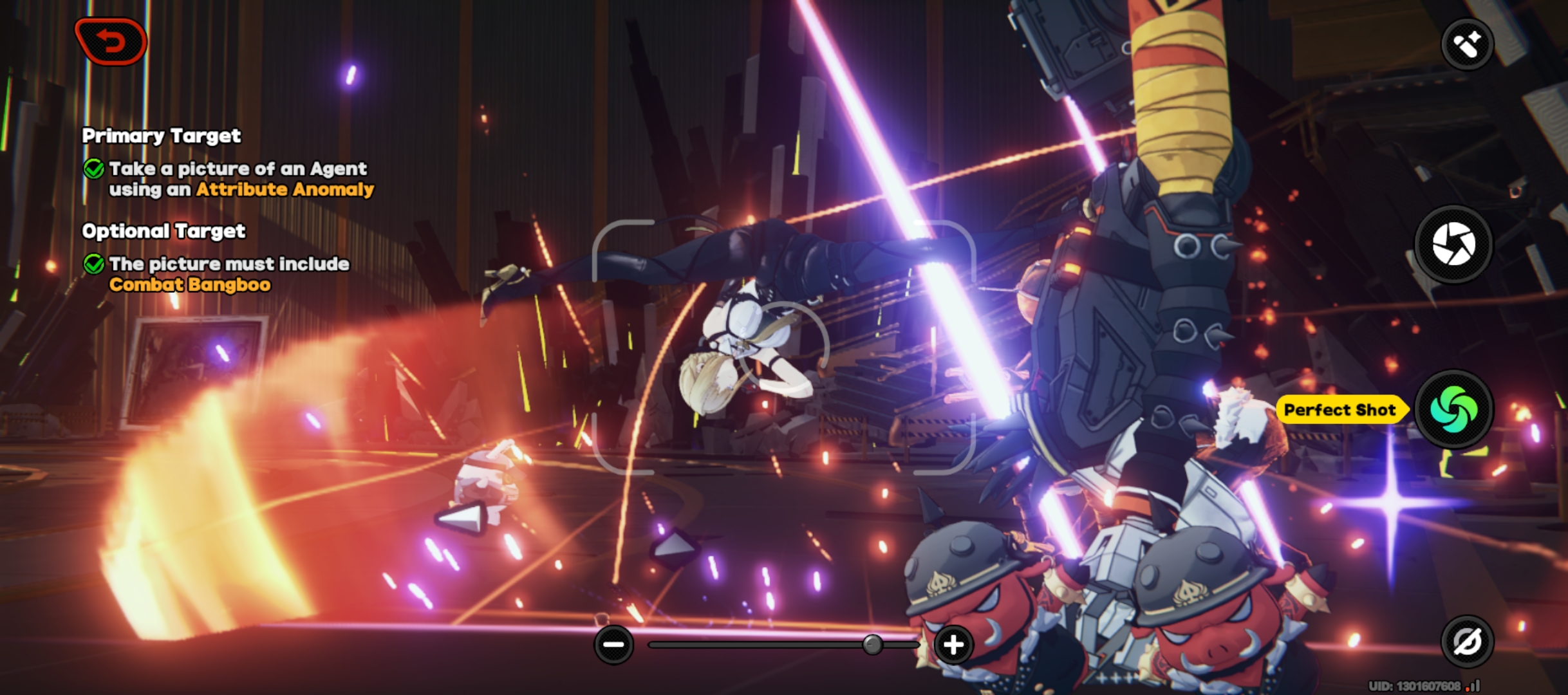Select the Optional Target heading
This screenshot has width=1568, height=695.
point(164,232)
